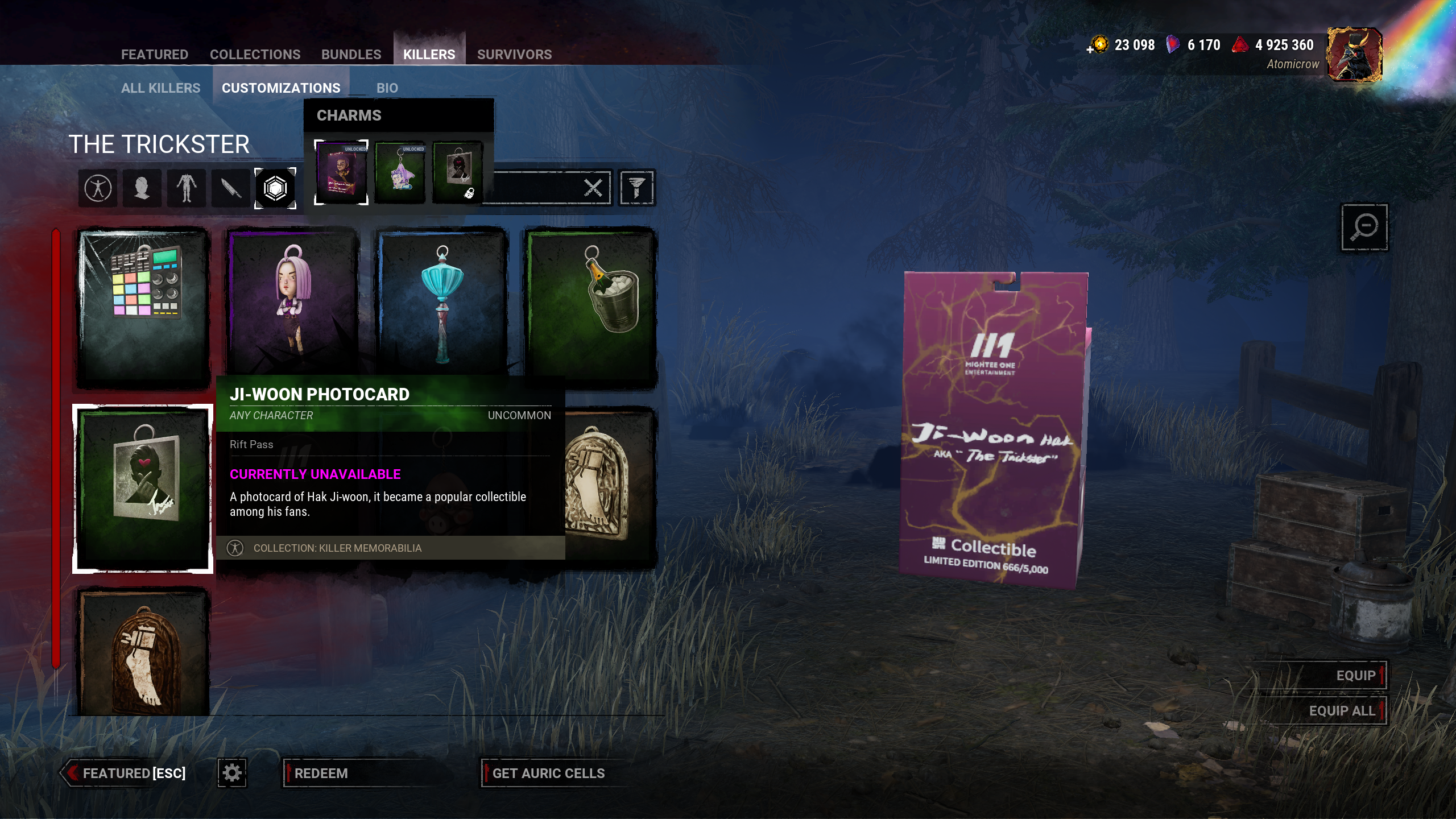Open the Redeem code button
The height and width of the screenshot is (819, 1456).
pyautogui.click(x=321, y=773)
